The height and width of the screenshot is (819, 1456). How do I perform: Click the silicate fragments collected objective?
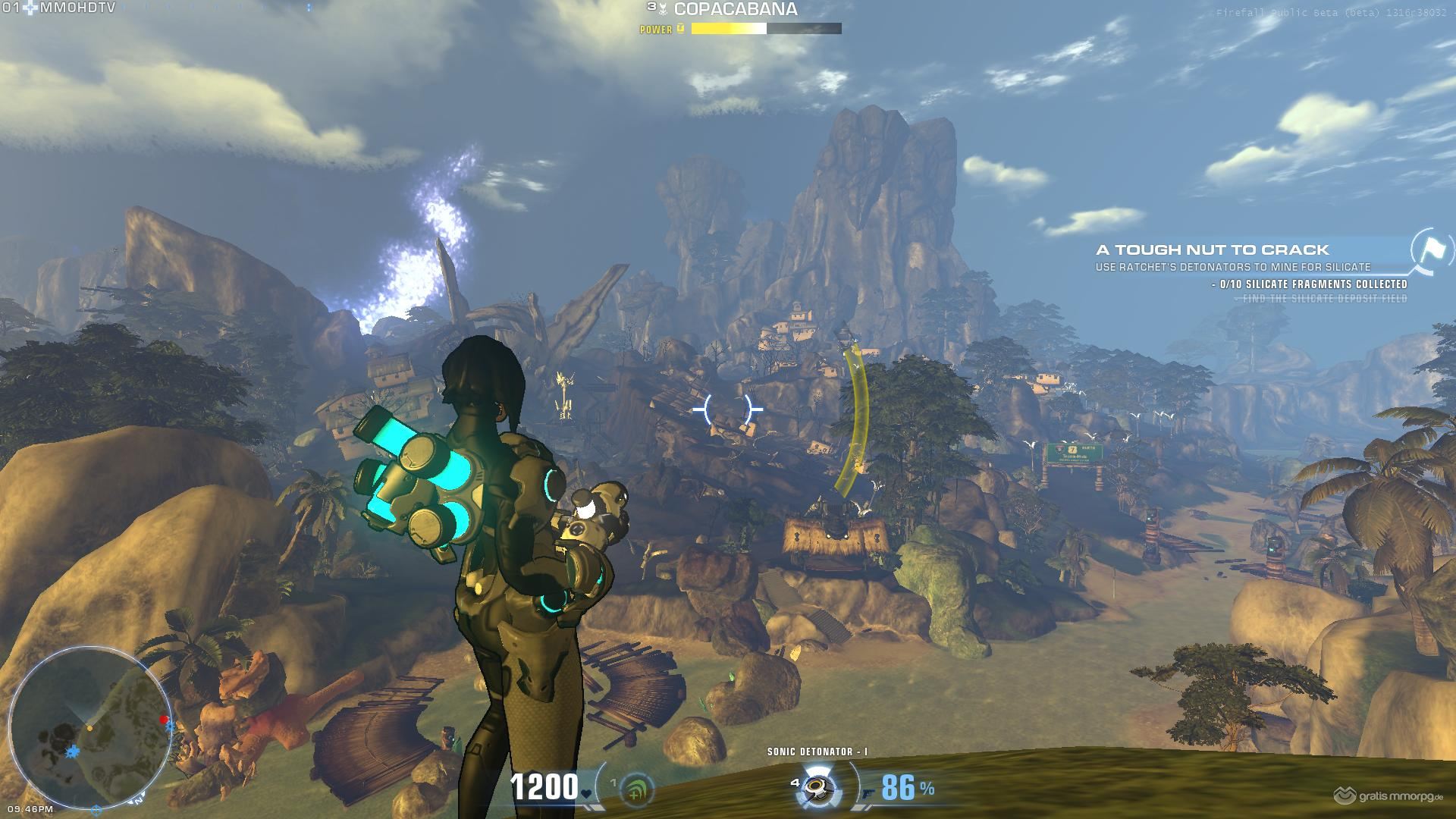point(1313,284)
